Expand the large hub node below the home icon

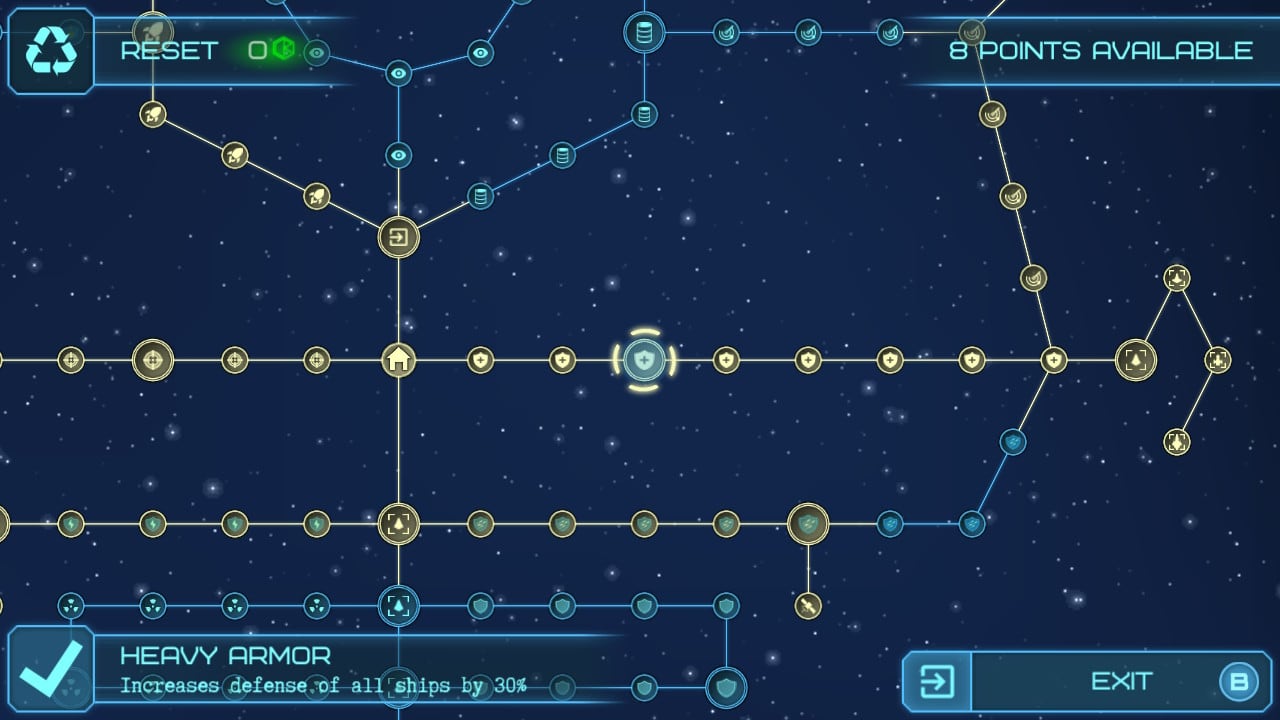(x=398, y=523)
